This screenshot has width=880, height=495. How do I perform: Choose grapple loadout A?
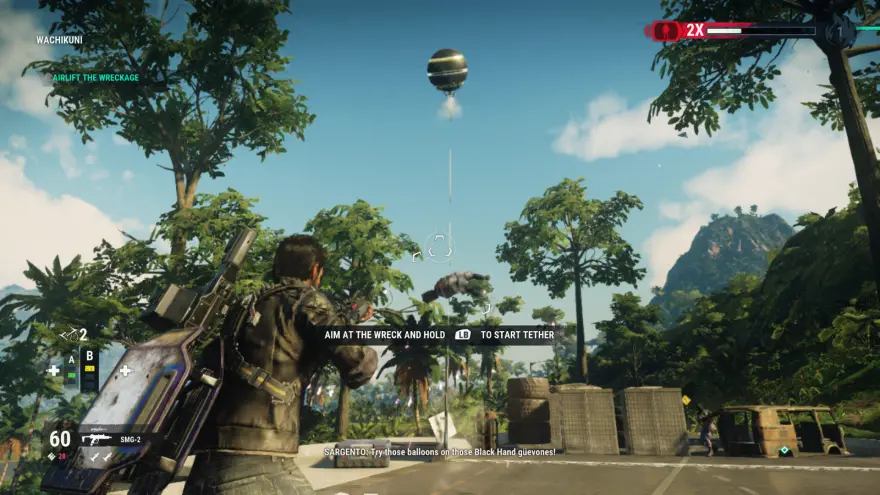(71, 359)
